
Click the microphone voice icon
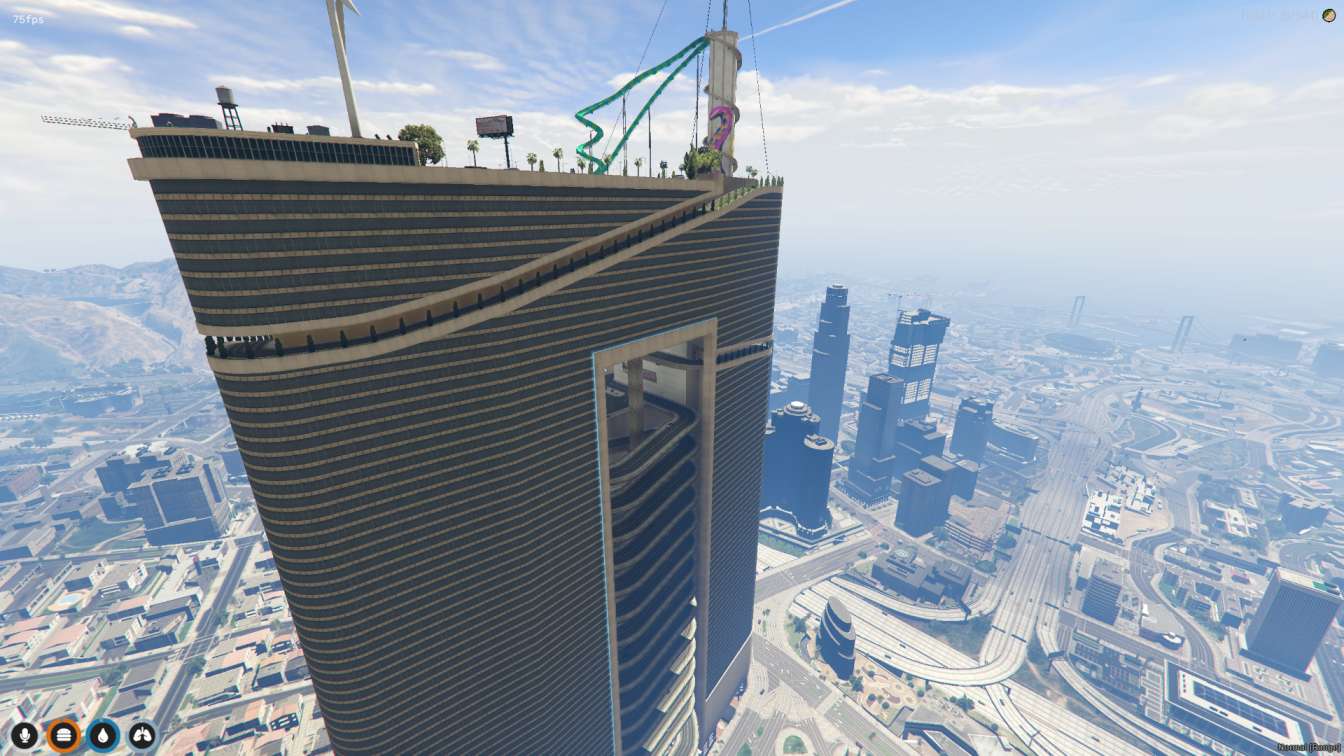[x=24, y=736]
